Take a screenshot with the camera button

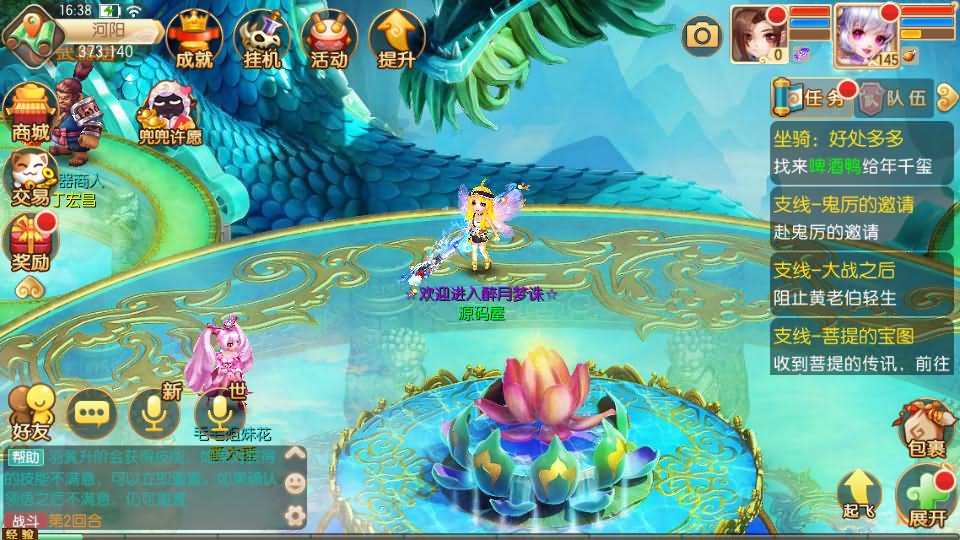point(702,37)
